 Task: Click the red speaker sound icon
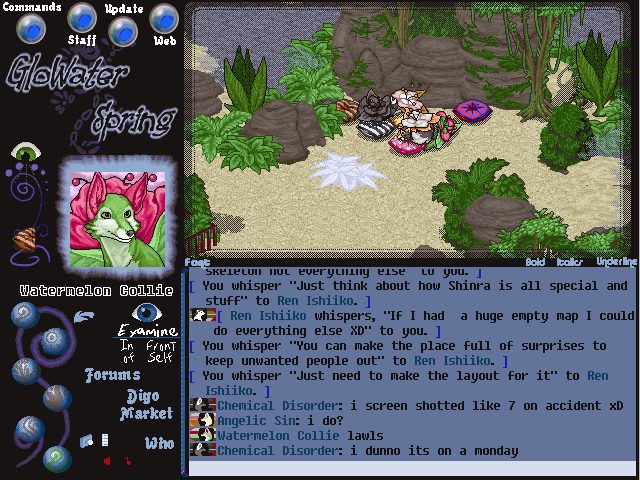(107, 461)
